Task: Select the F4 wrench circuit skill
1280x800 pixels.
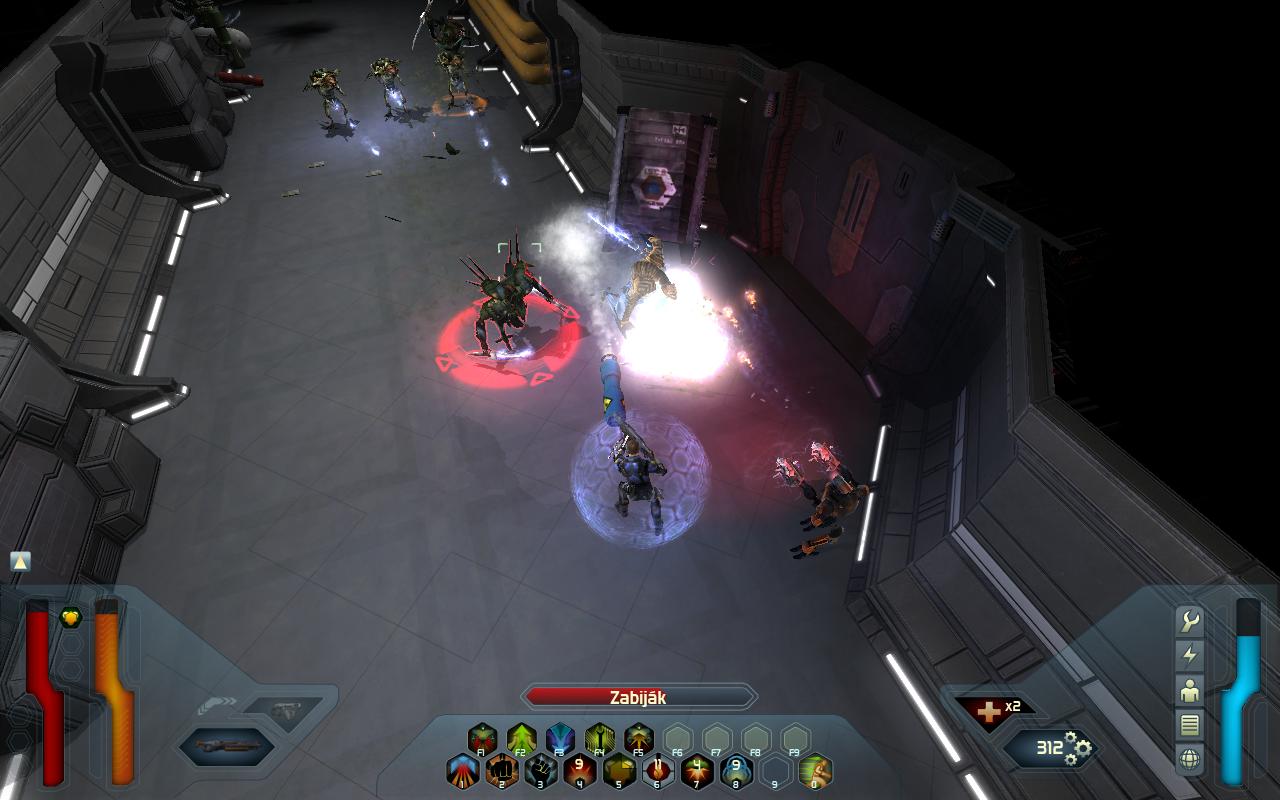Action: click(600, 739)
